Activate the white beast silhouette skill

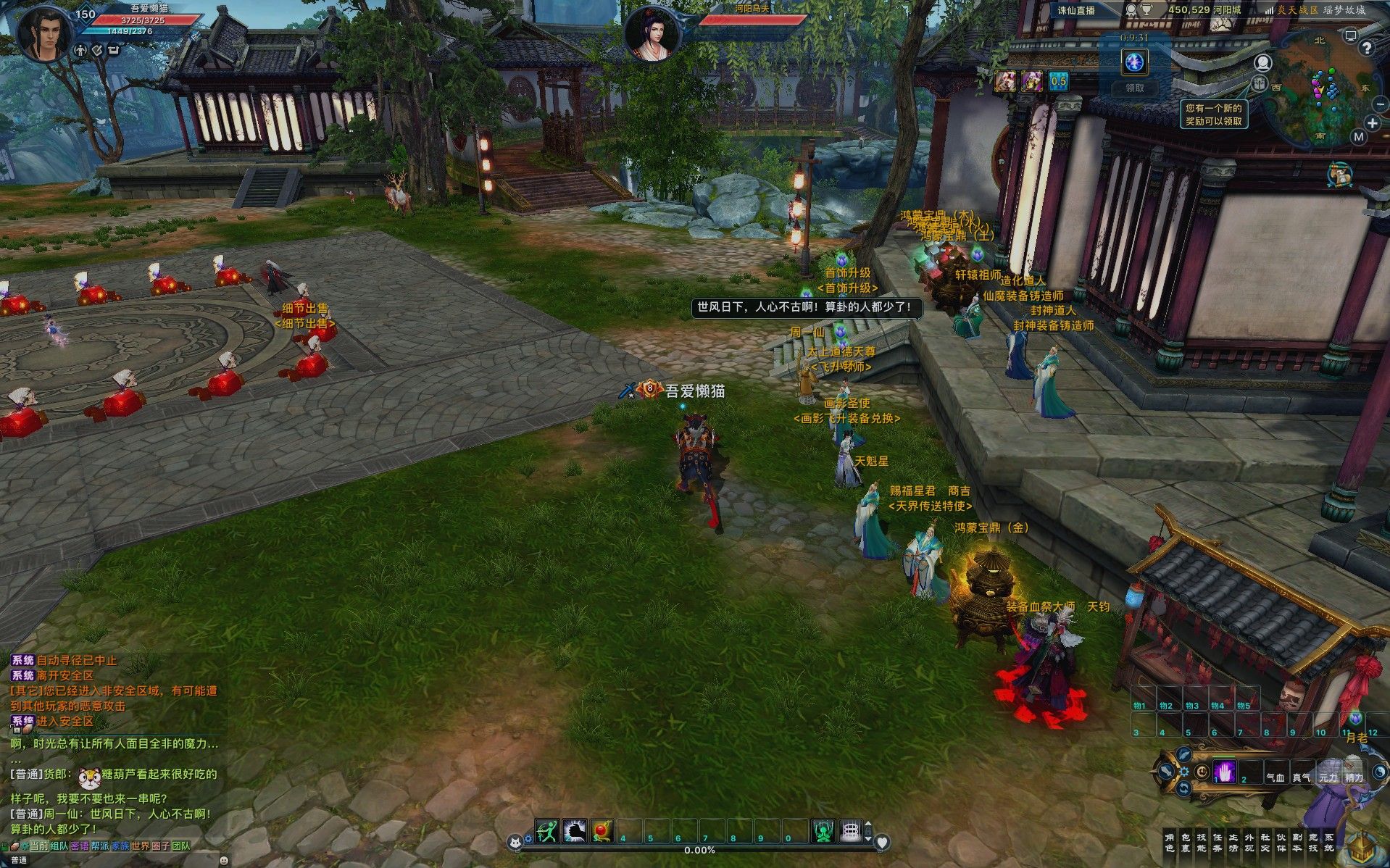point(575,831)
